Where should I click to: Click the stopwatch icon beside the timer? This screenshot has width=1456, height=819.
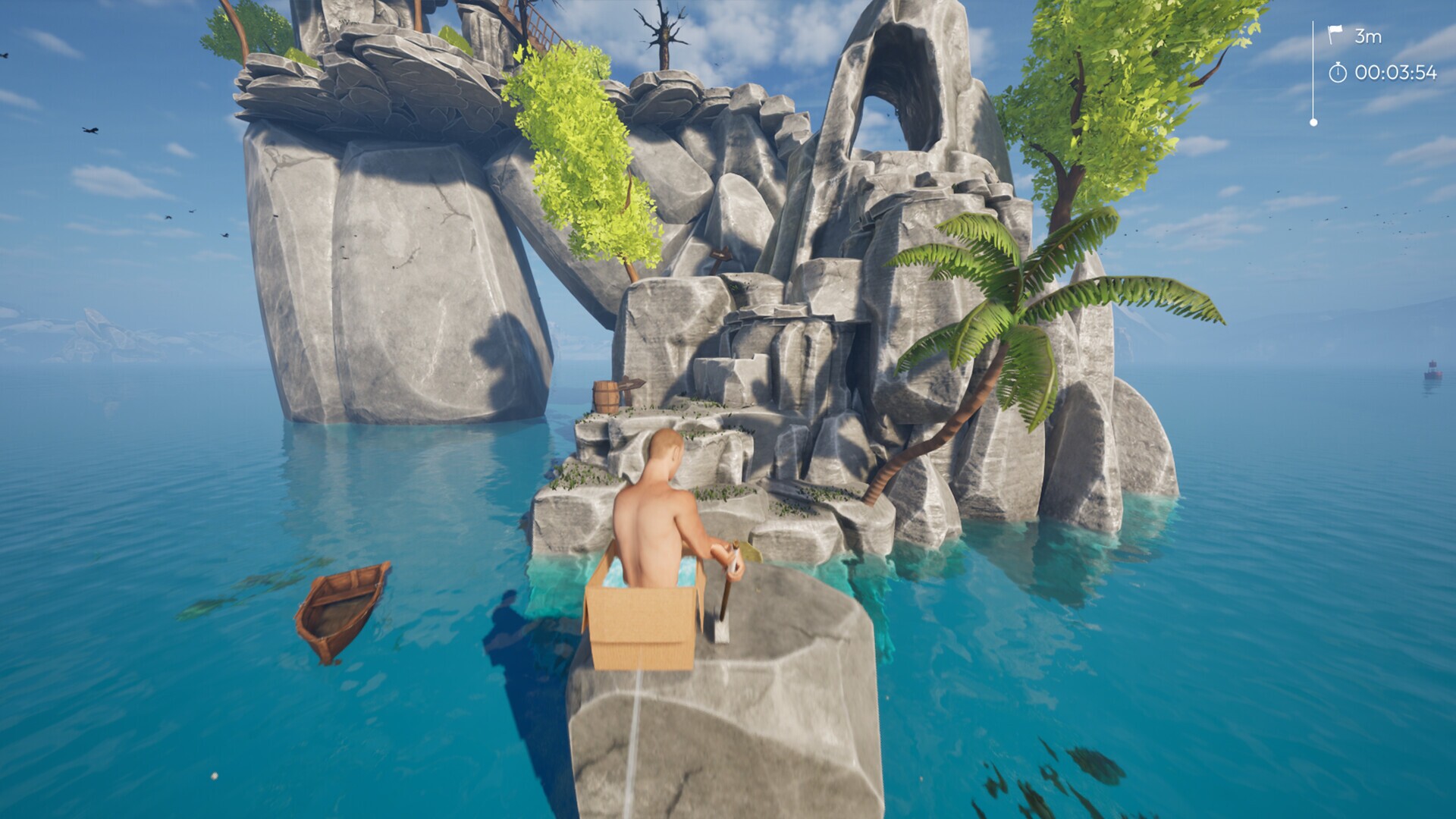[x=1338, y=71]
